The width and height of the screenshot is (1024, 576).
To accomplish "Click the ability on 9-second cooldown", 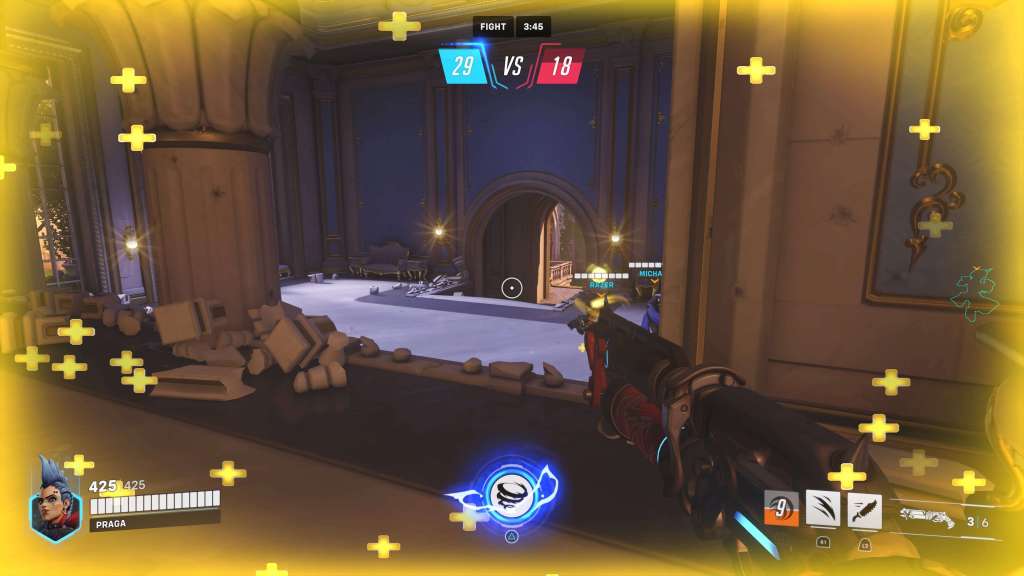I will [782, 508].
